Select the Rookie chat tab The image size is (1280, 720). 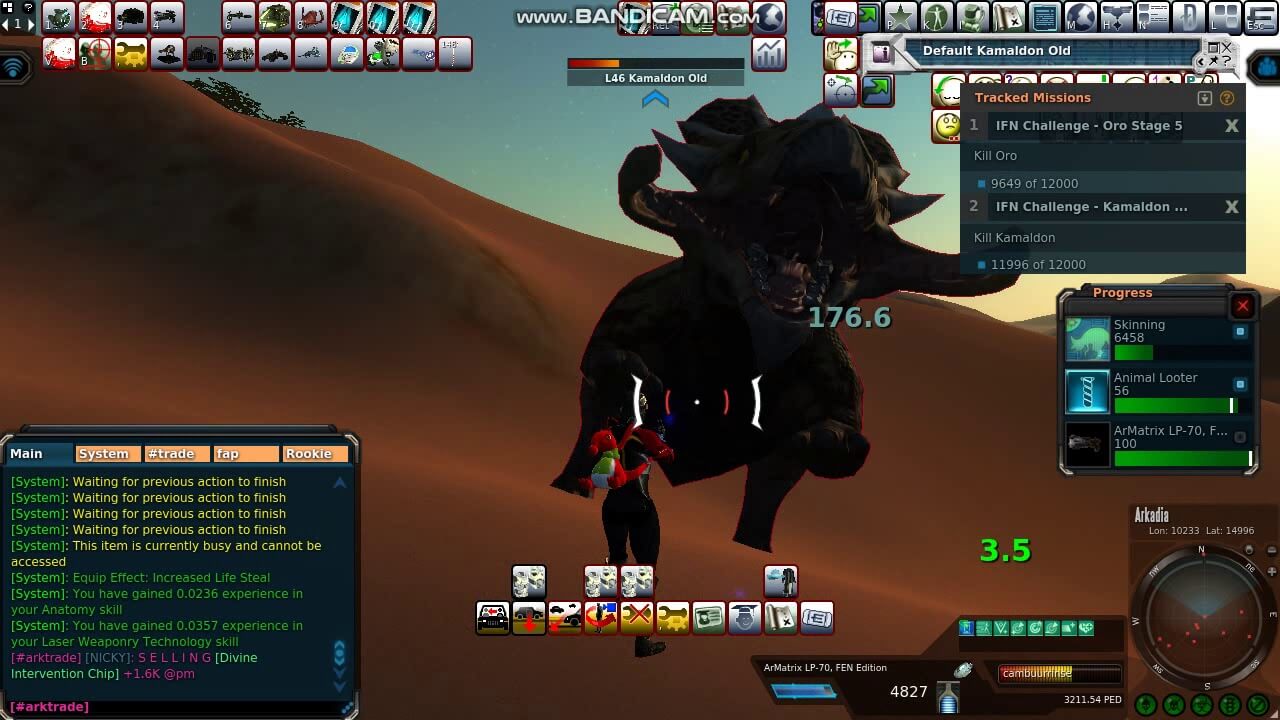click(x=308, y=454)
